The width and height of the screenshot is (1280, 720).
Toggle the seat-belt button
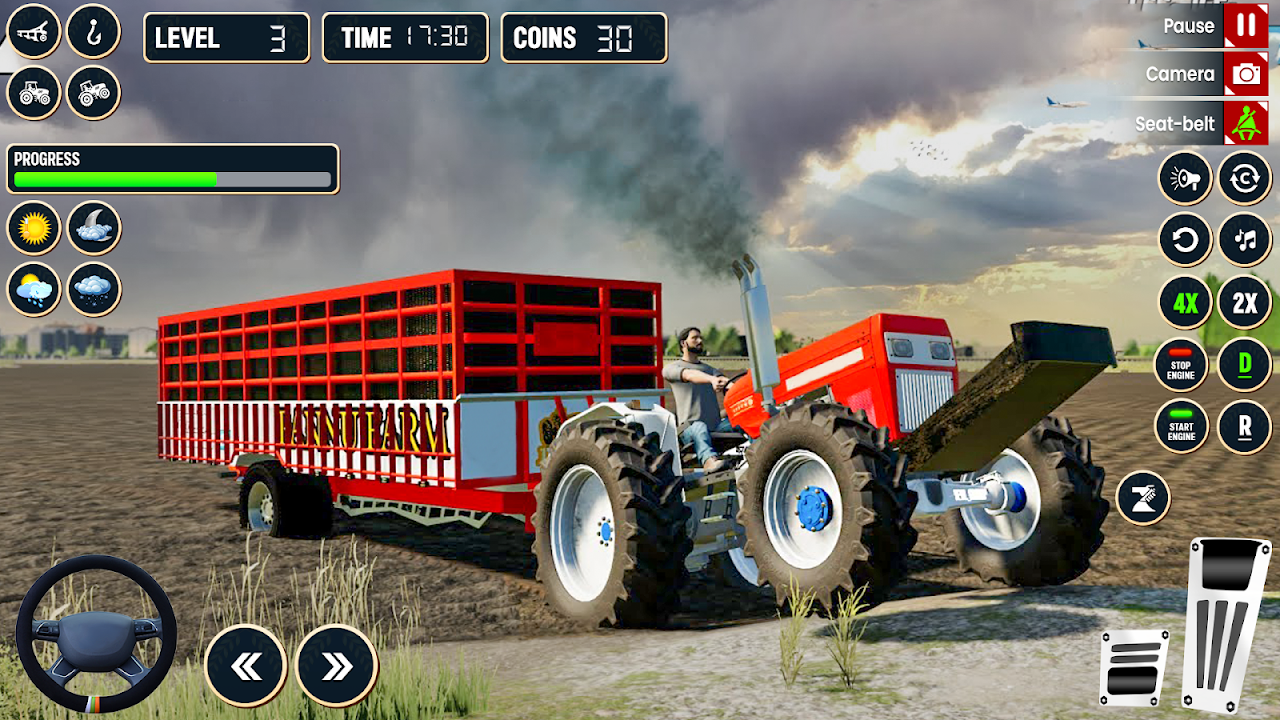[1245, 124]
